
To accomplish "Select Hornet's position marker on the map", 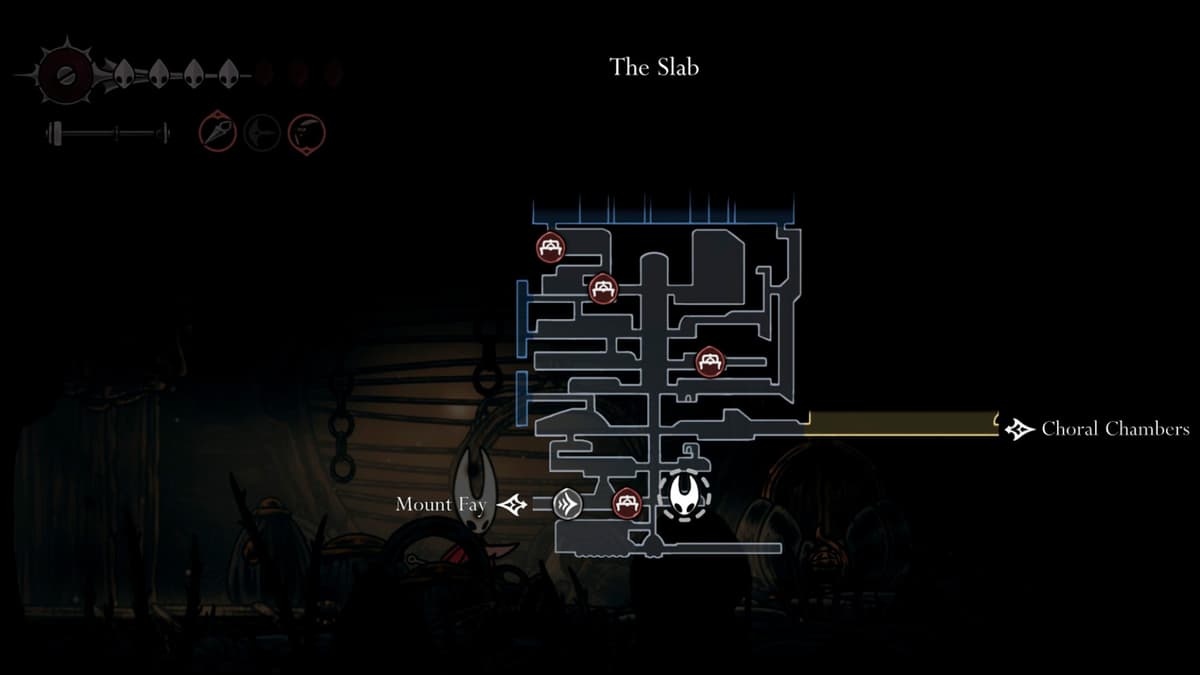I will 685,495.
